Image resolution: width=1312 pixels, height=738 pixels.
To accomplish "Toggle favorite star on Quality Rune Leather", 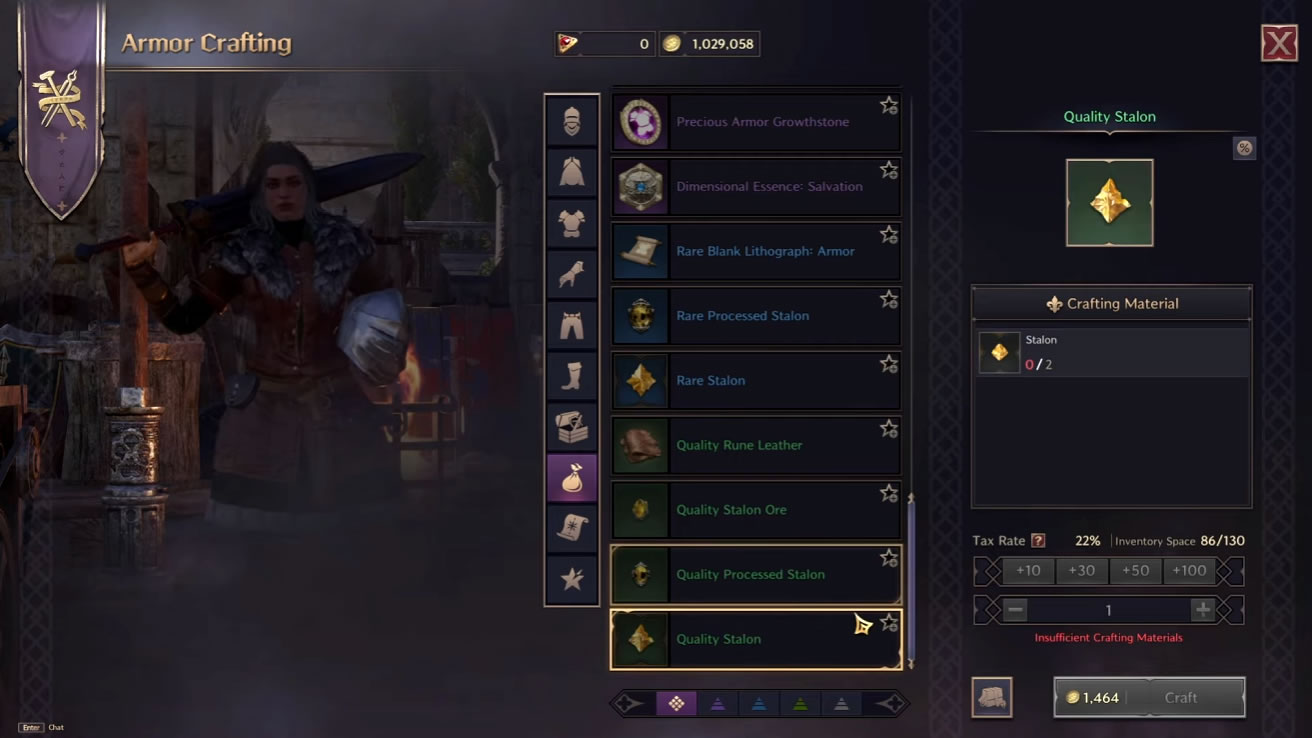I will tap(888, 428).
